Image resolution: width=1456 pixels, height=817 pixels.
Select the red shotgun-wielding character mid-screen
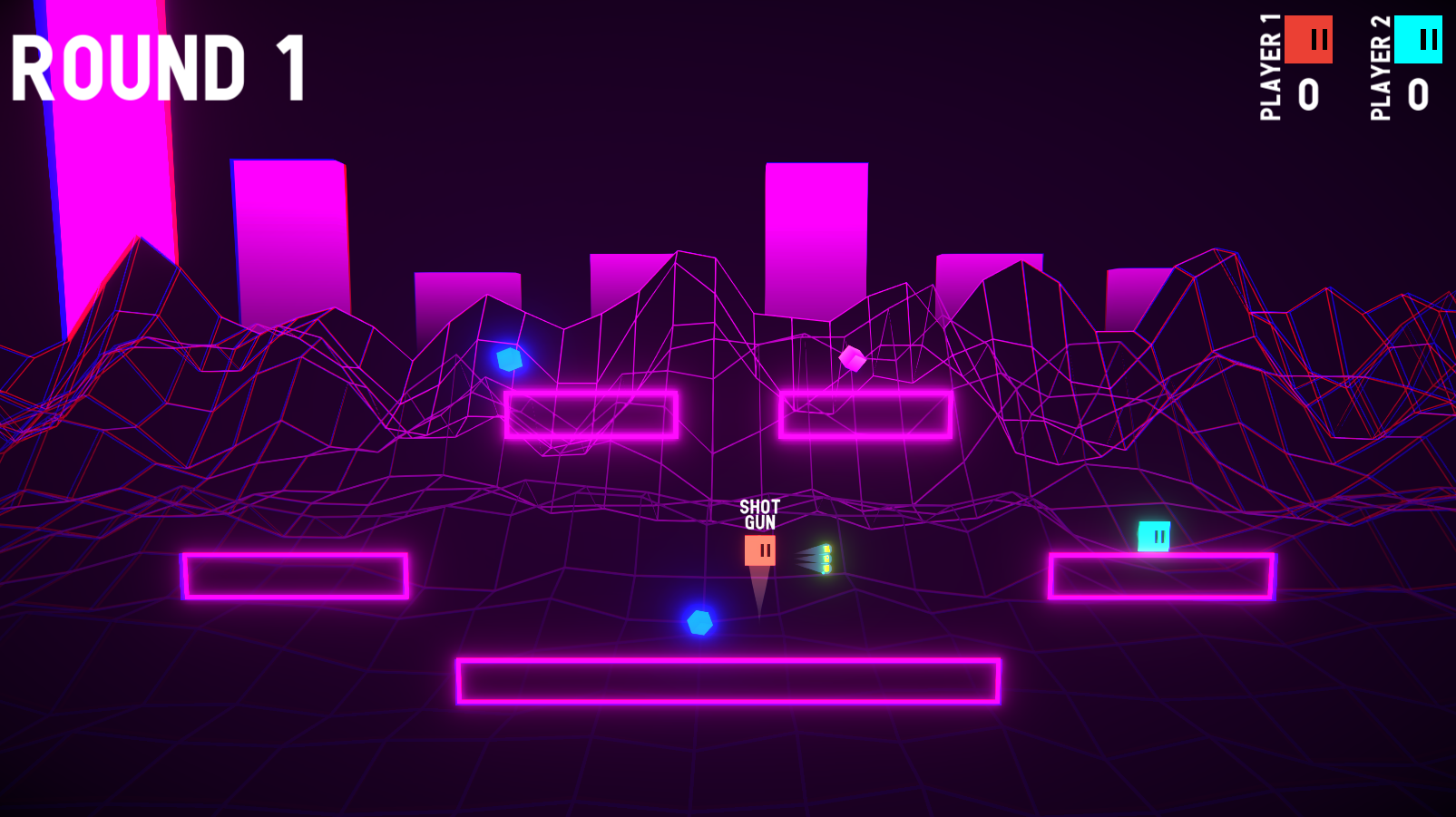(762, 549)
